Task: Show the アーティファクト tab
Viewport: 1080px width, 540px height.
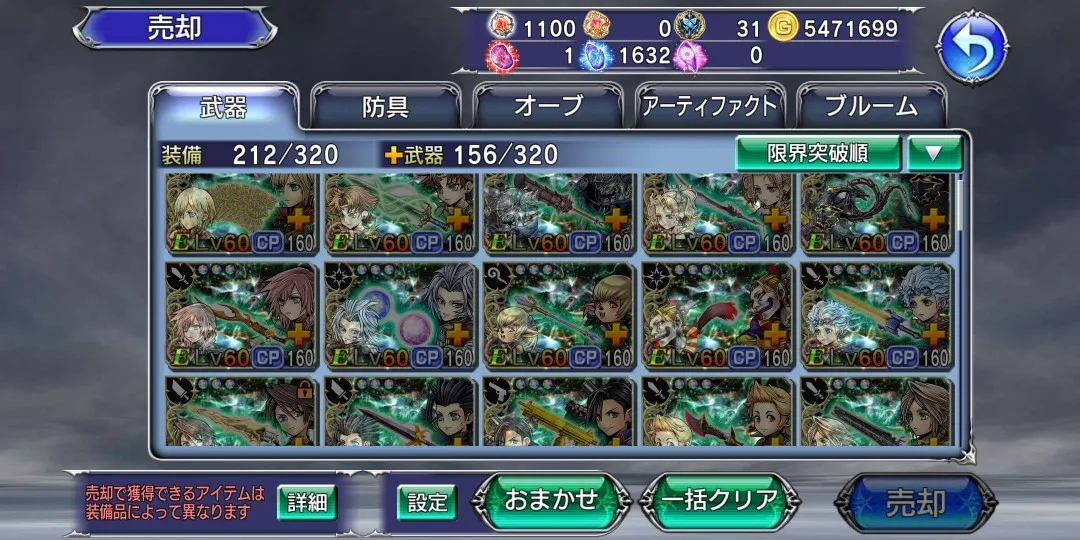Action: click(710, 107)
